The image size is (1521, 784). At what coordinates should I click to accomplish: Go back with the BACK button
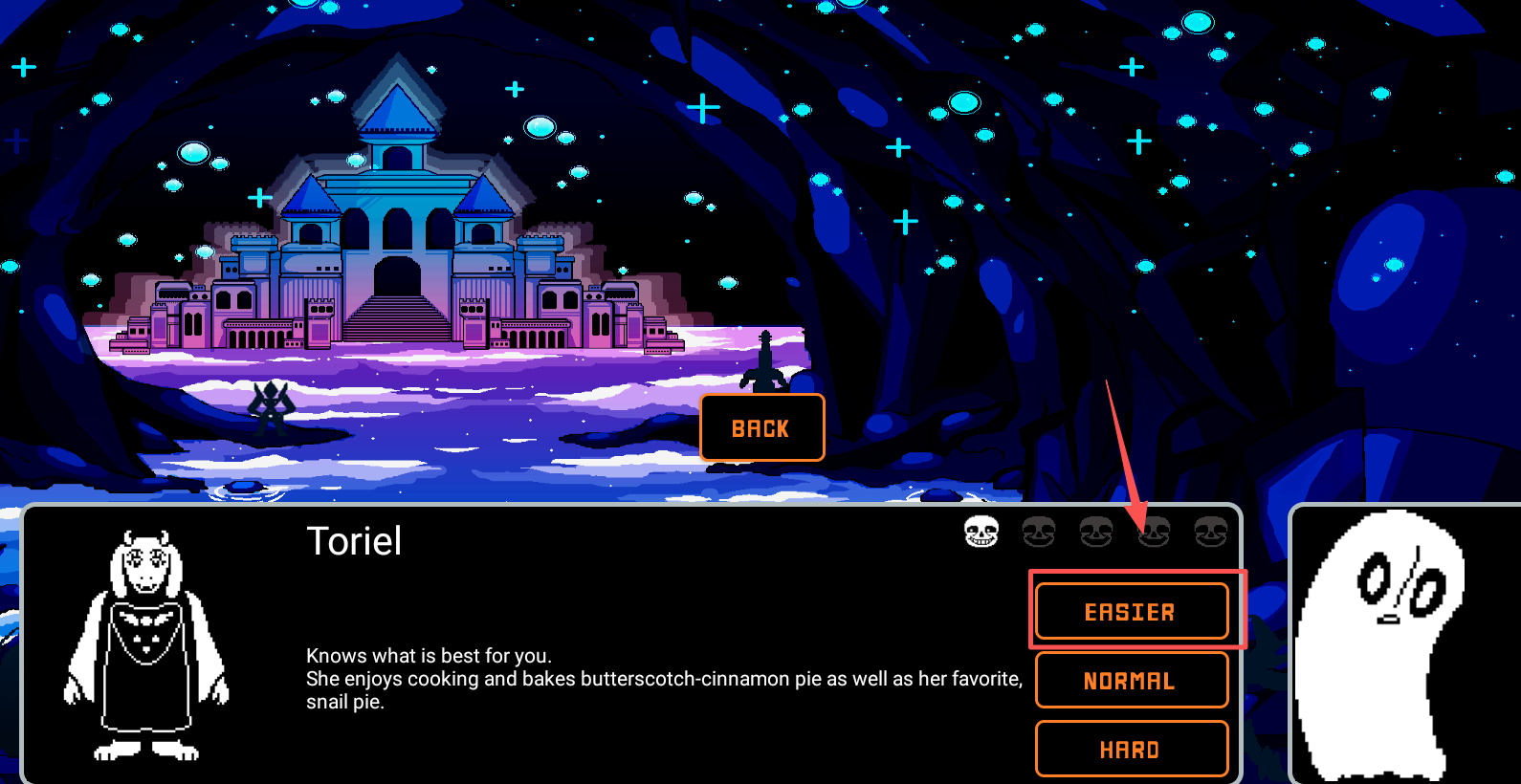[x=761, y=427]
